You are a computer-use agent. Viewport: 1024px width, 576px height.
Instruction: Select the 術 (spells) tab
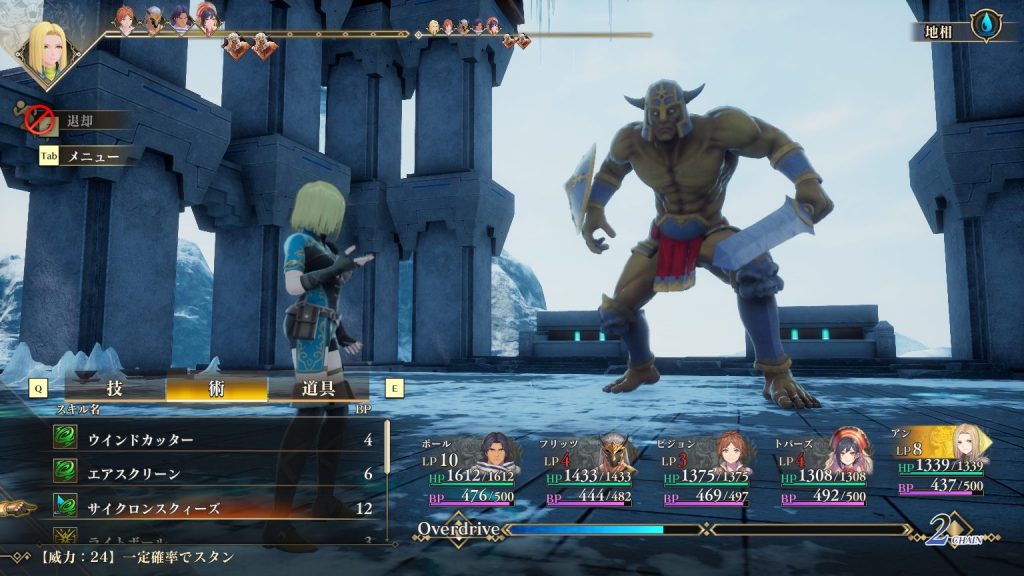pos(217,389)
